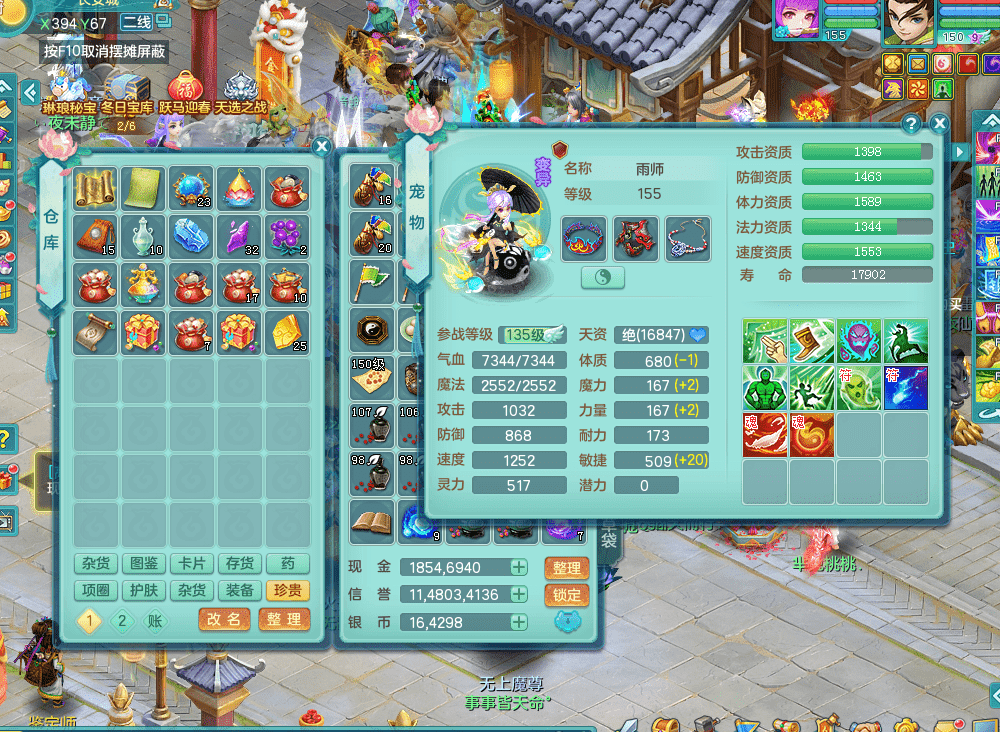Select the pet's necklace equipment slot

(687, 239)
